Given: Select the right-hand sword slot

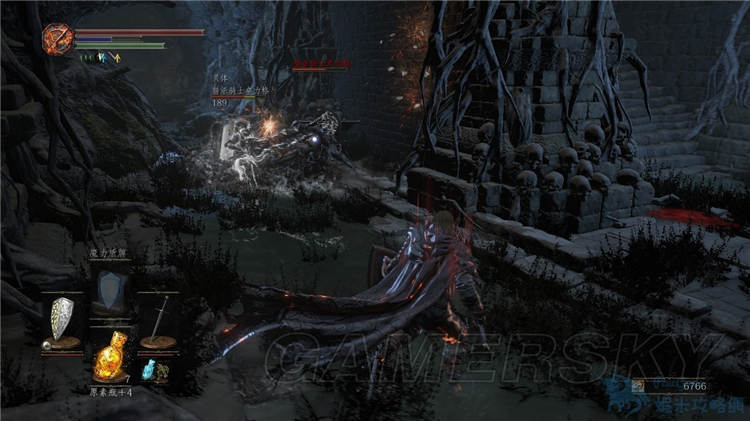Looking at the screenshot, I should tap(158, 320).
